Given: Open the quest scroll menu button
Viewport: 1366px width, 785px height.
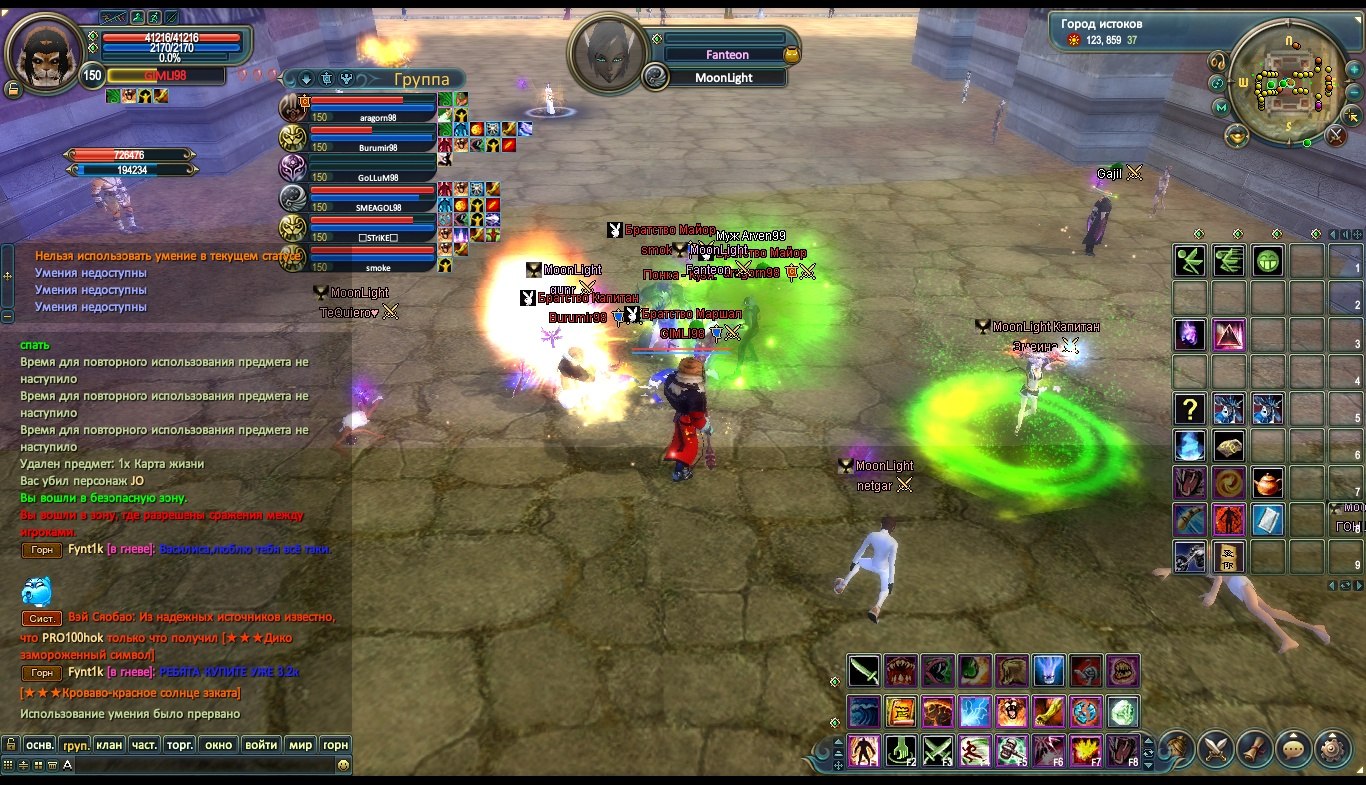Looking at the screenshot, I should (x=1255, y=748).
